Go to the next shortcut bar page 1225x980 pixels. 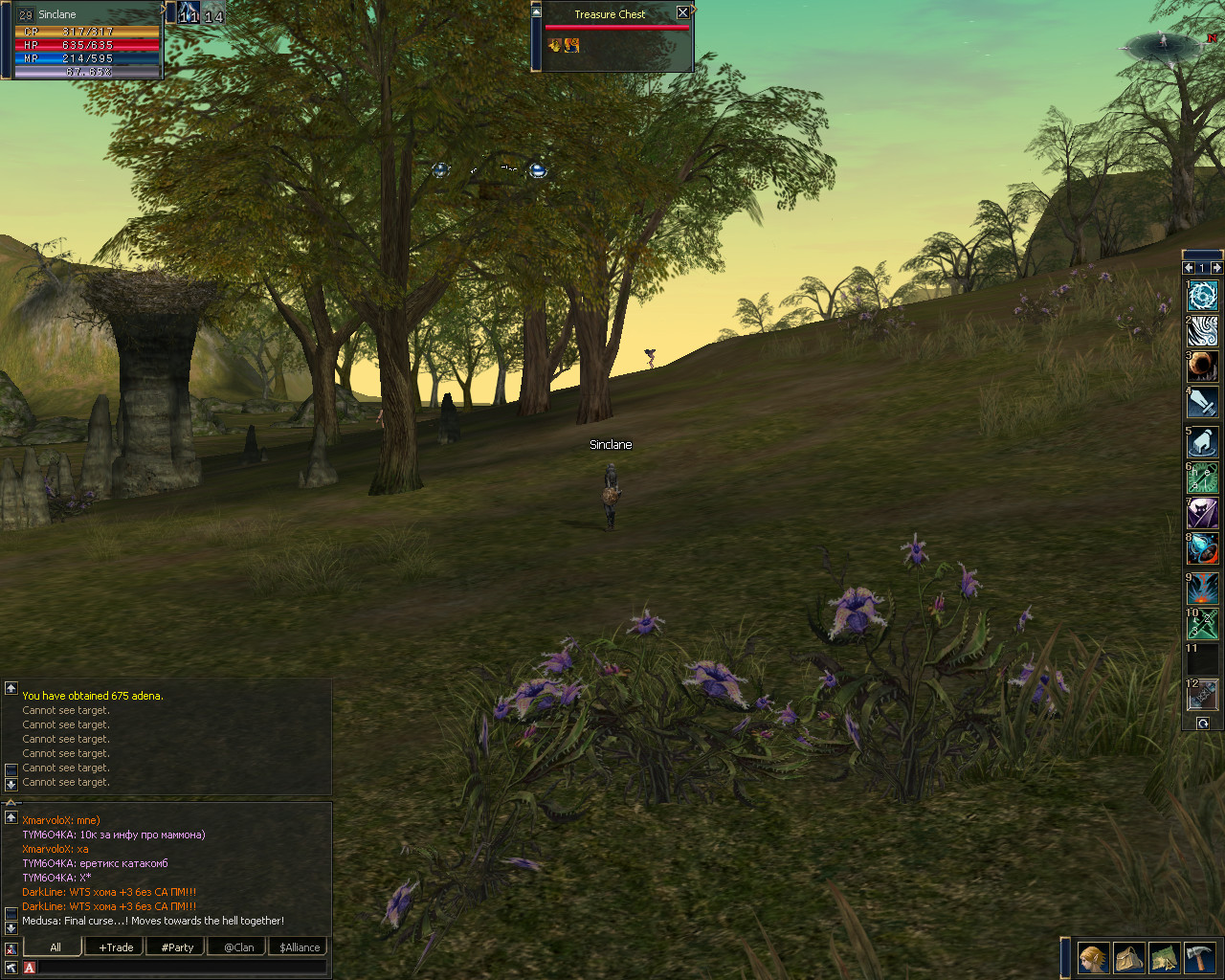(1216, 268)
